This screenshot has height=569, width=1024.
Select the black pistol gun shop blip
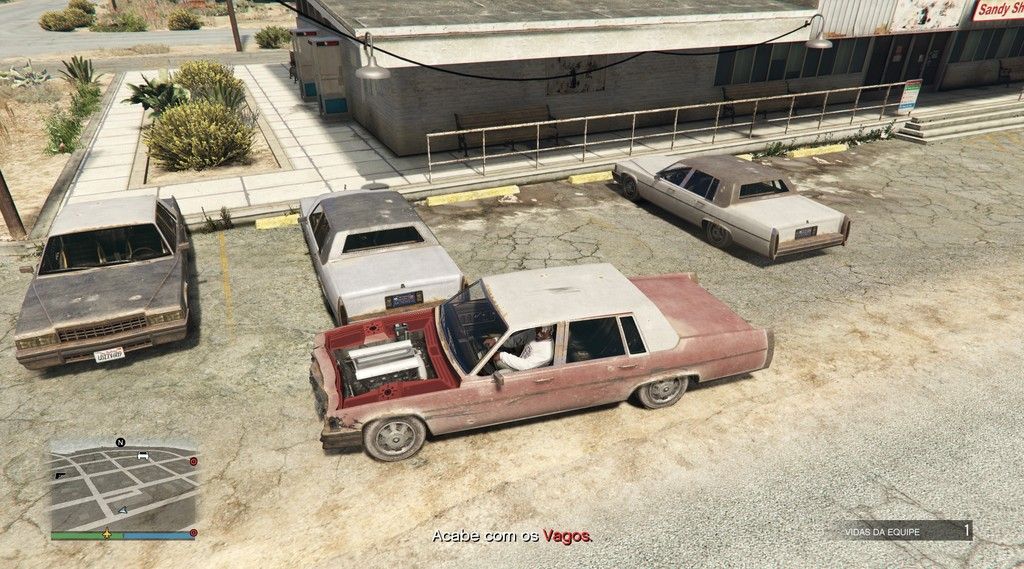[60, 475]
